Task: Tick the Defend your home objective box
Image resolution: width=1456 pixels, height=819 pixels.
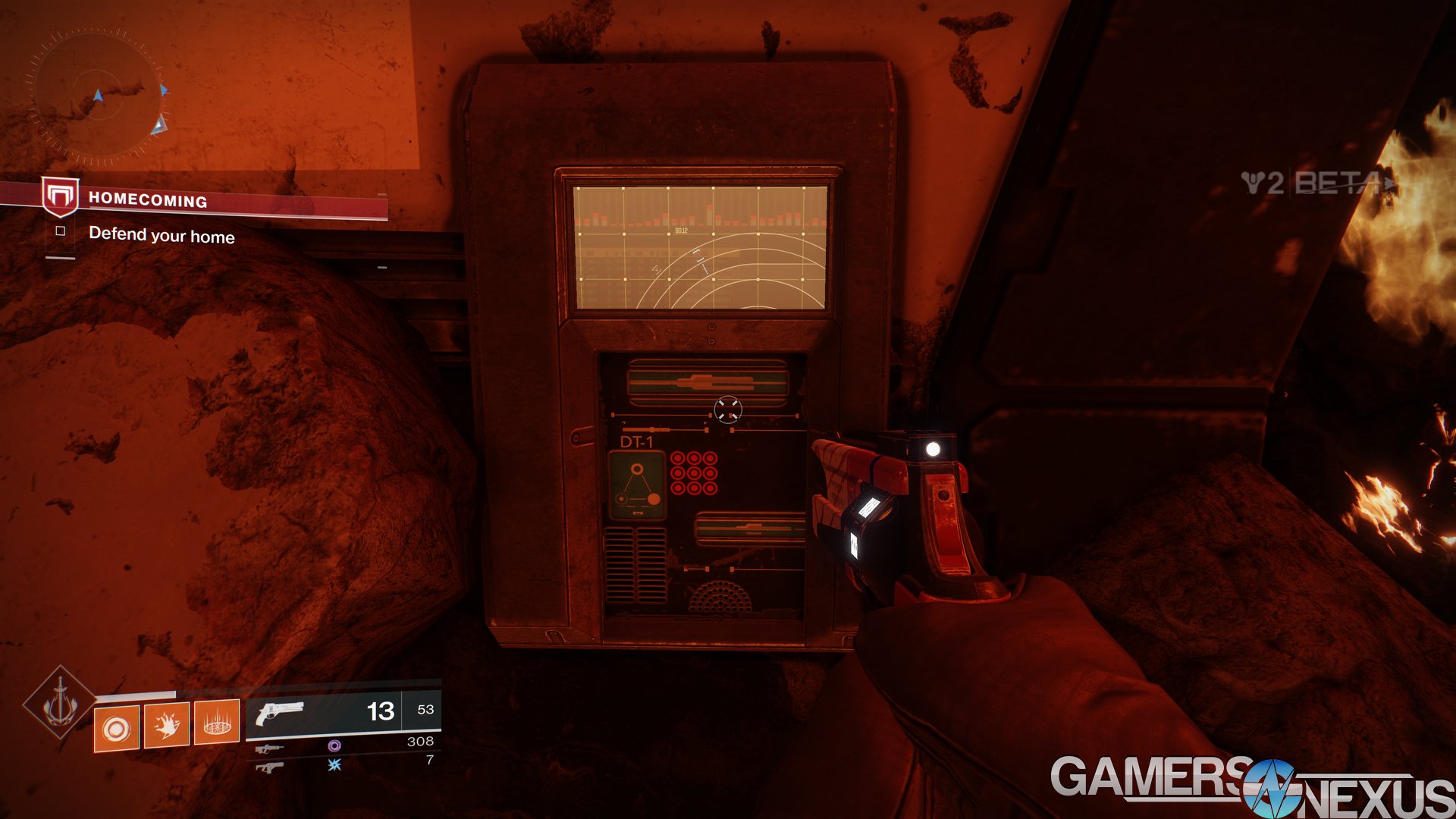Action: (x=61, y=231)
